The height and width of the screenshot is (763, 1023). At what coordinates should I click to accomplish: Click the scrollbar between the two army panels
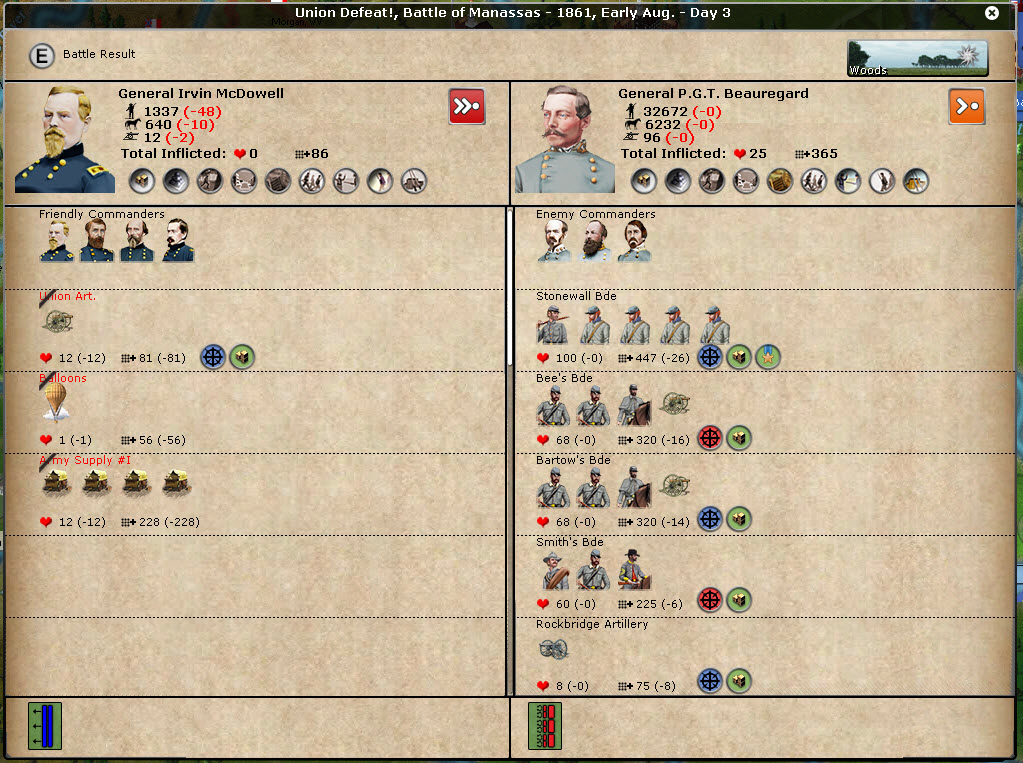512,290
